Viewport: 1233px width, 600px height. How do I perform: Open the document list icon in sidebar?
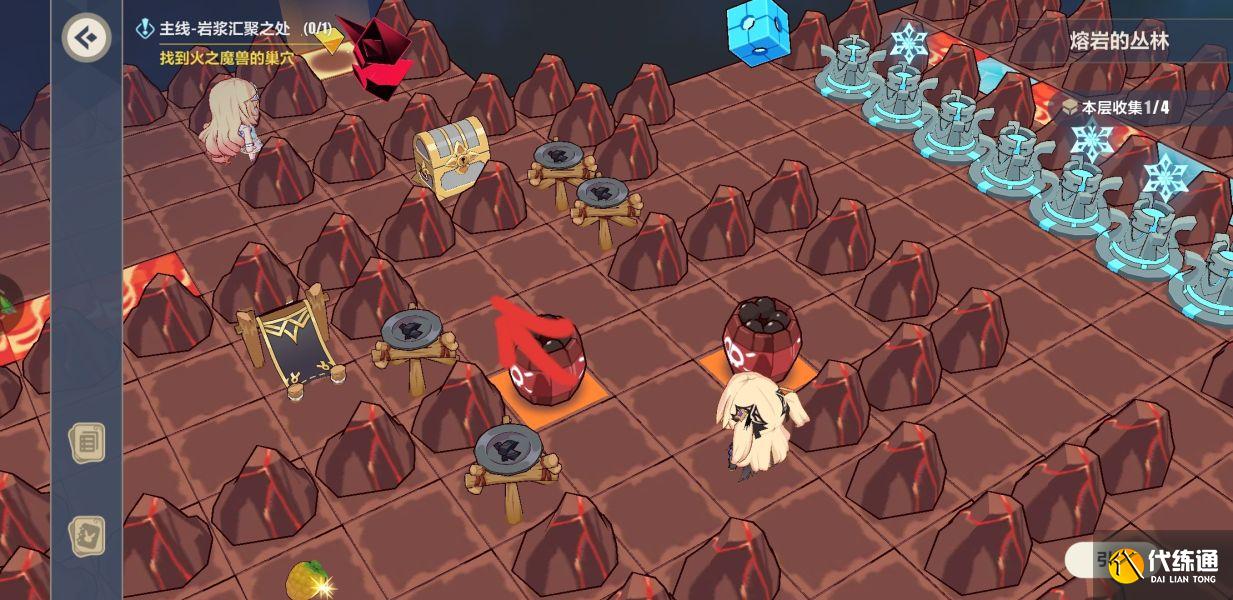point(86,441)
